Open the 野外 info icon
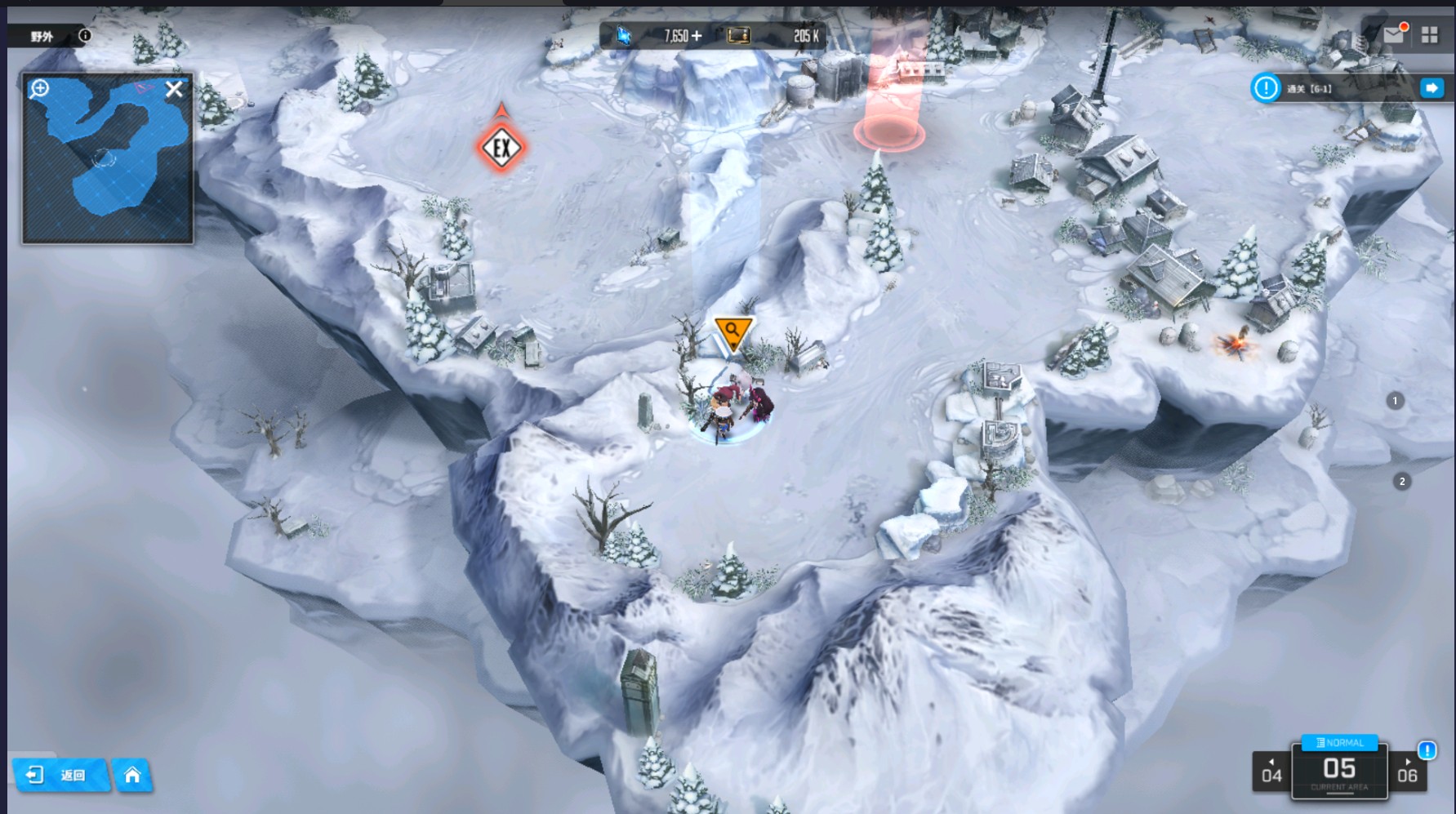The height and width of the screenshot is (814, 1456). coord(85,35)
